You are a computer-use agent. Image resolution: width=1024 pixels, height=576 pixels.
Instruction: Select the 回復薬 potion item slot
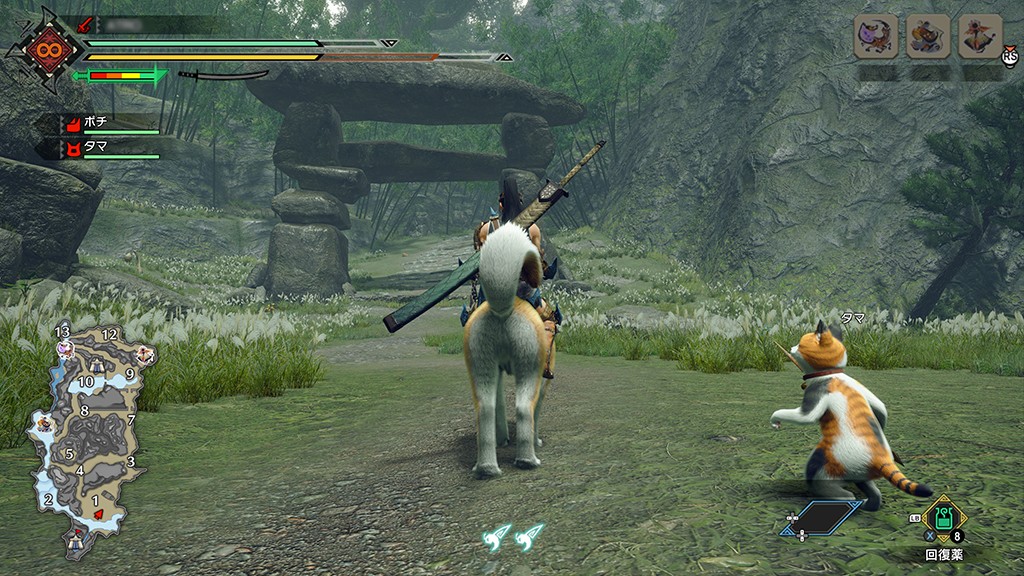[x=942, y=519]
